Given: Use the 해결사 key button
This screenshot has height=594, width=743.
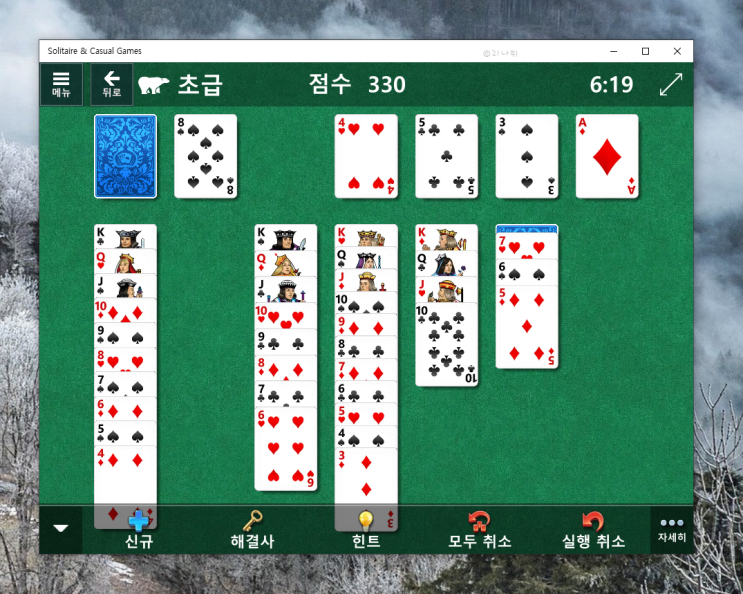Looking at the screenshot, I should click(x=252, y=531).
